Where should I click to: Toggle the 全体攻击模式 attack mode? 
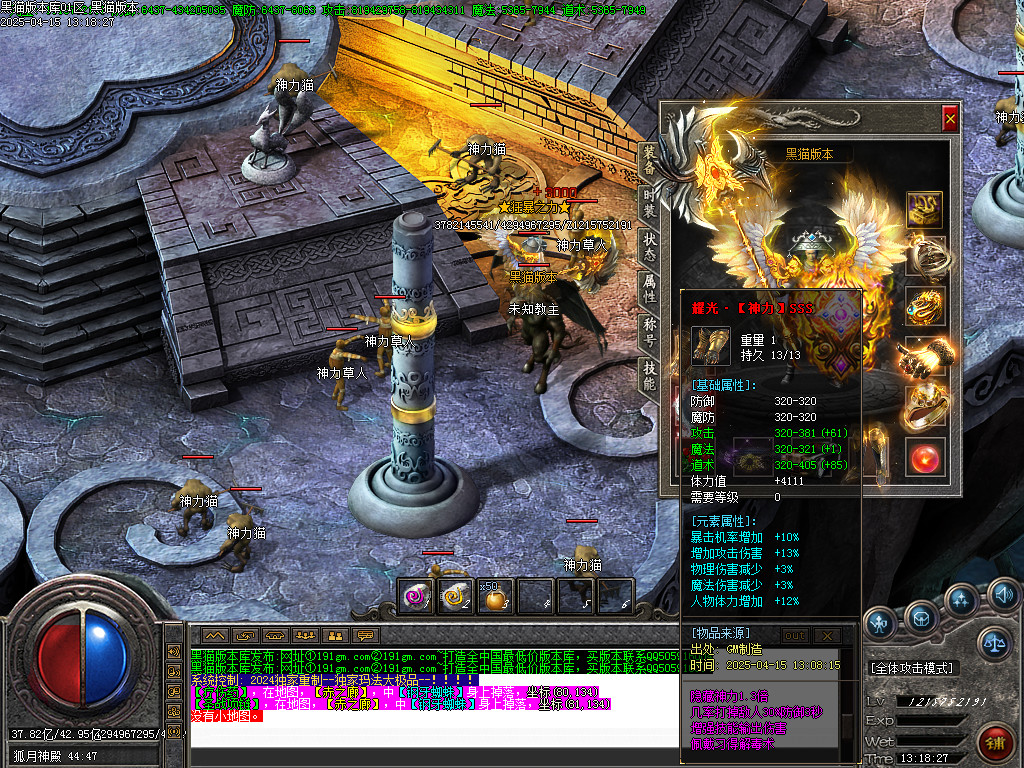[x=911, y=667]
